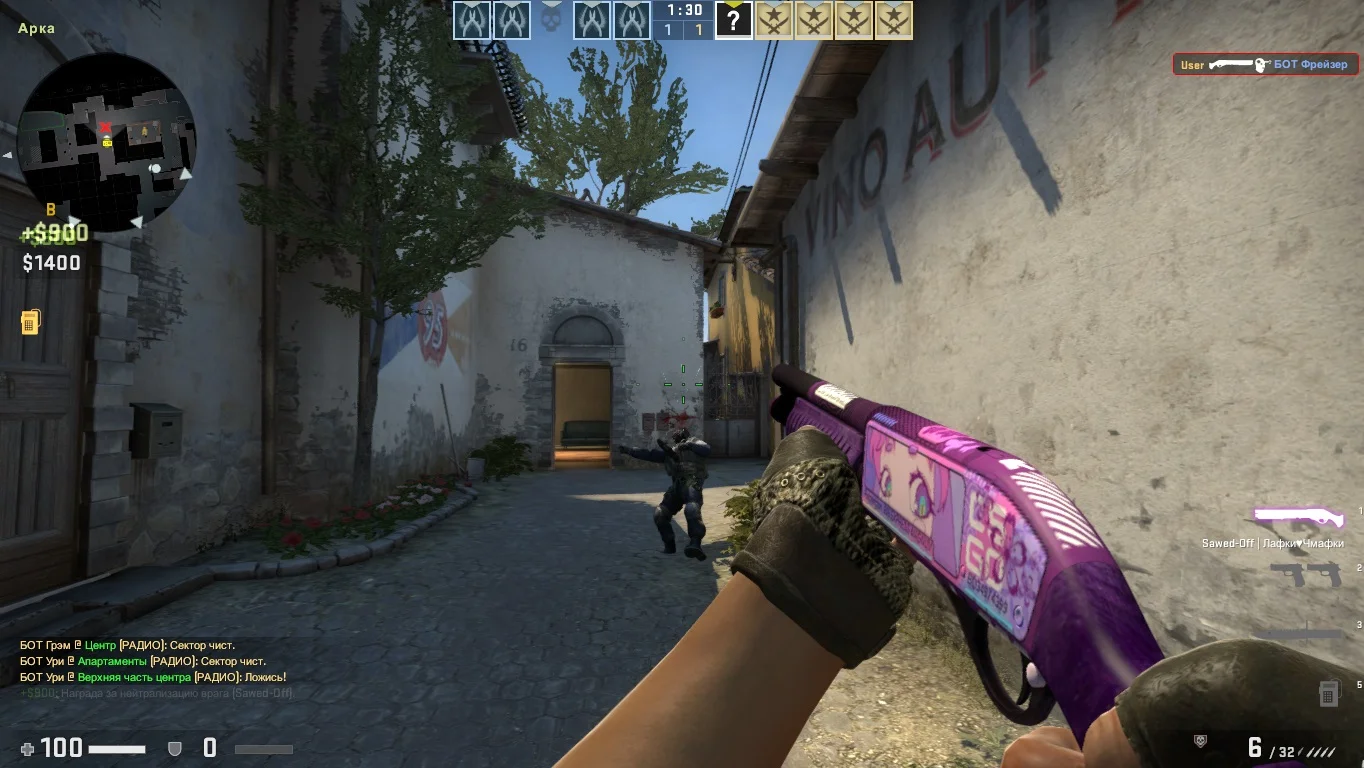
Task: Click the yellow bomb carrier icon
Action: click(30, 322)
